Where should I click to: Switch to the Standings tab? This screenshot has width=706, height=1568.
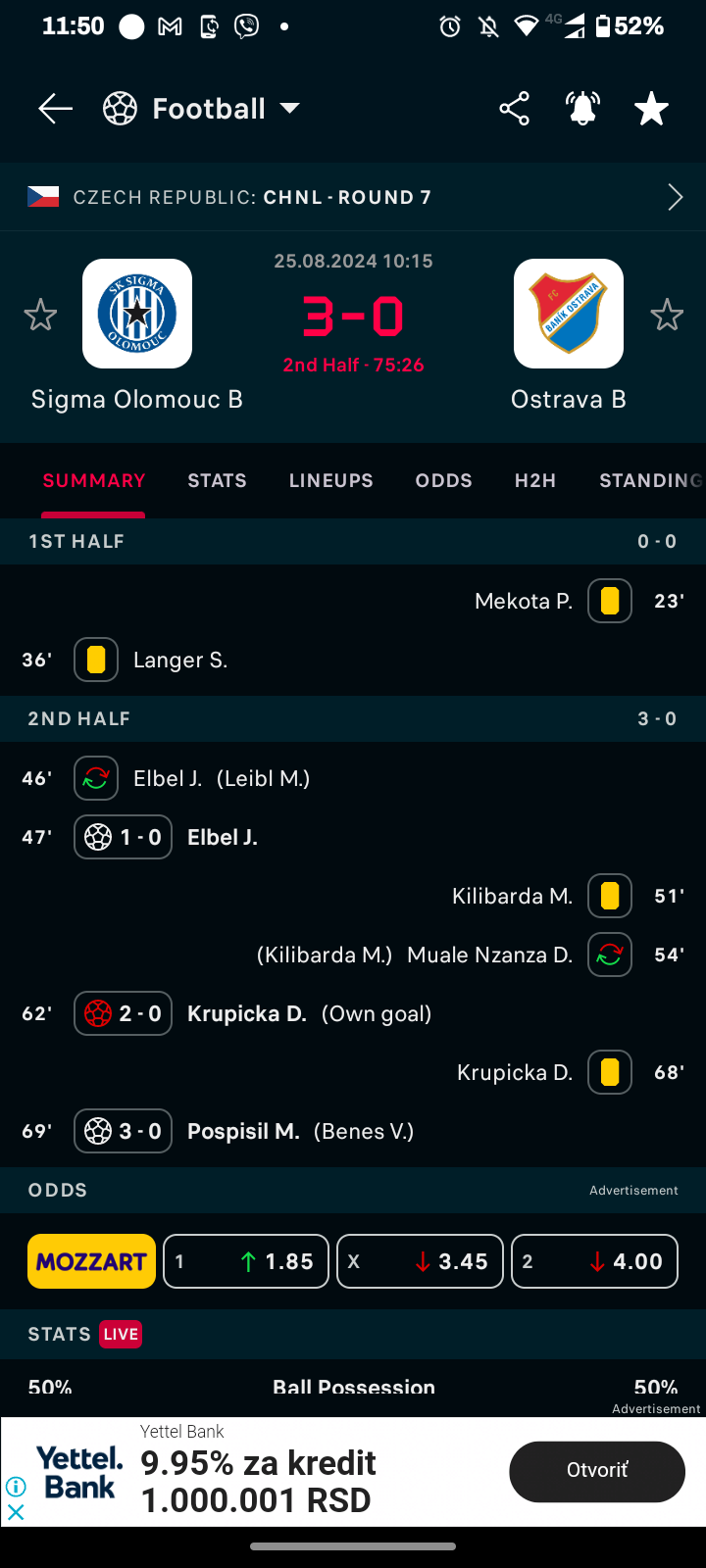point(651,481)
